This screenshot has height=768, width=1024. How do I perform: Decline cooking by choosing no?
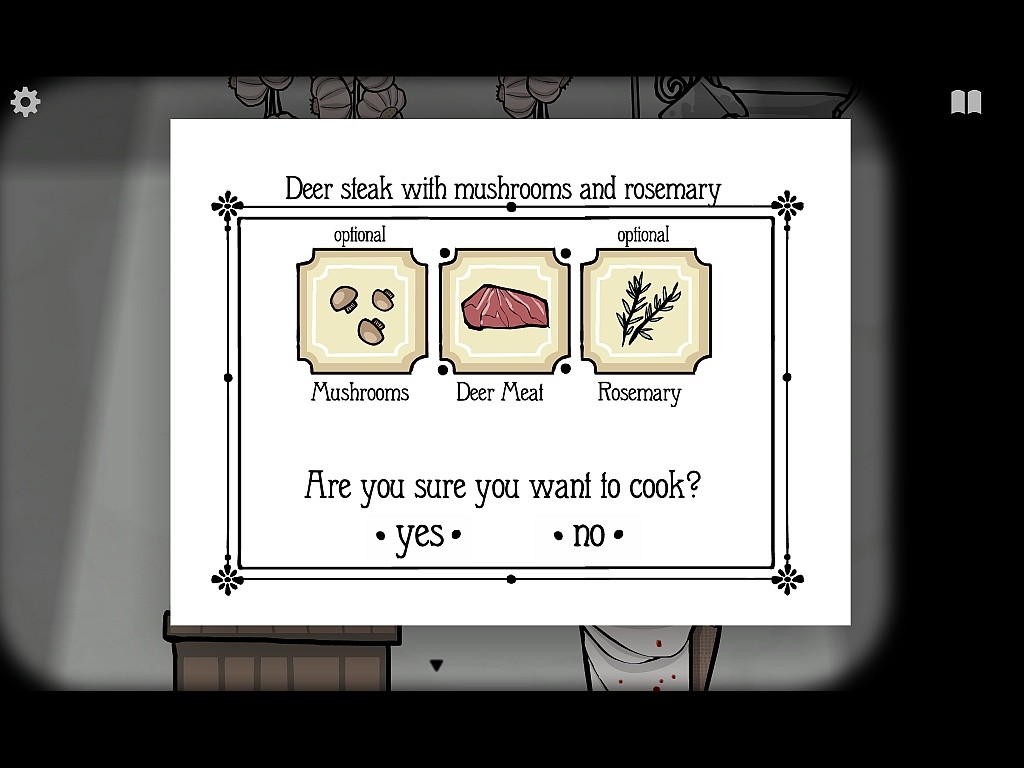(x=589, y=535)
